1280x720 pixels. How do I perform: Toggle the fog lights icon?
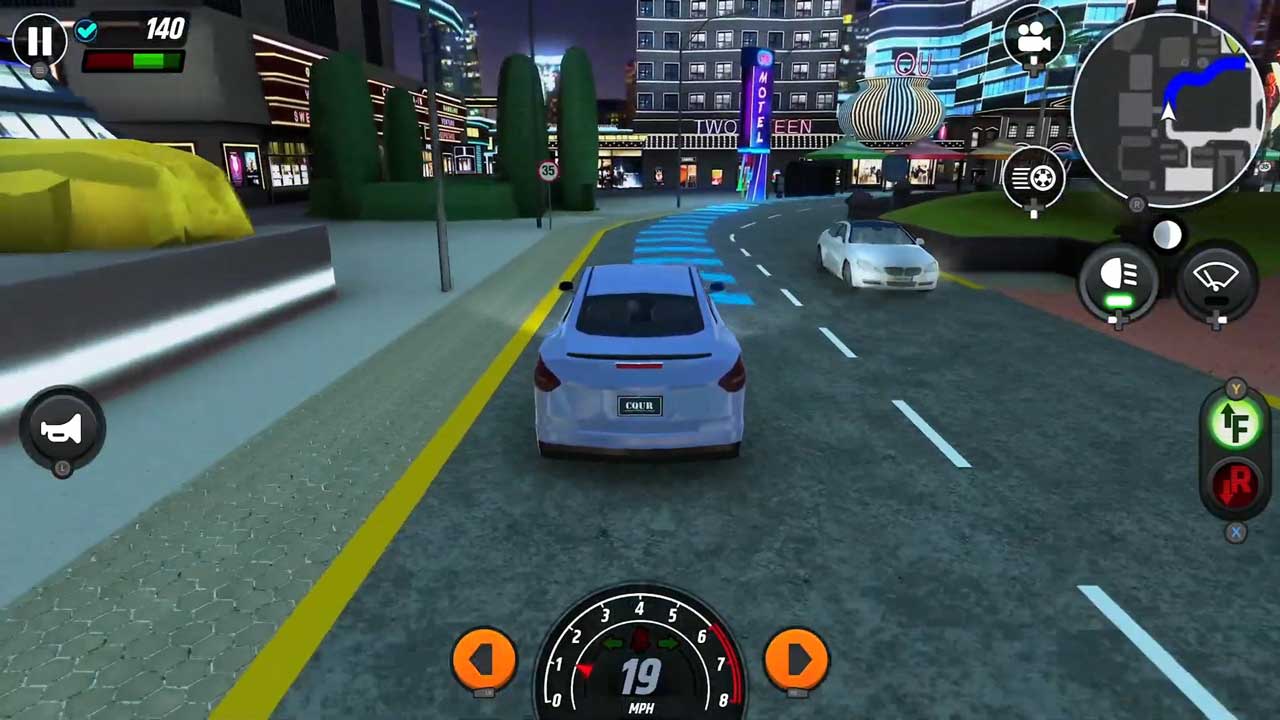tap(1033, 178)
